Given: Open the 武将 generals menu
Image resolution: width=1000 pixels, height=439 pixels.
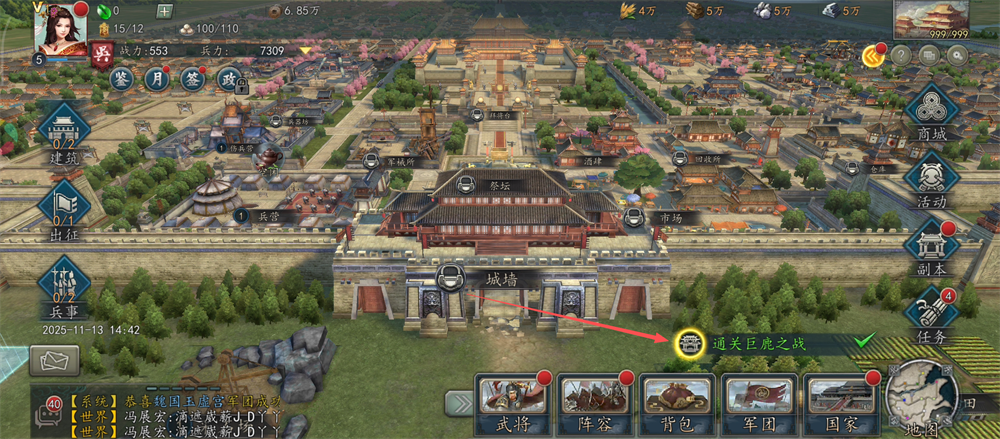Looking at the screenshot, I should (511, 402).
